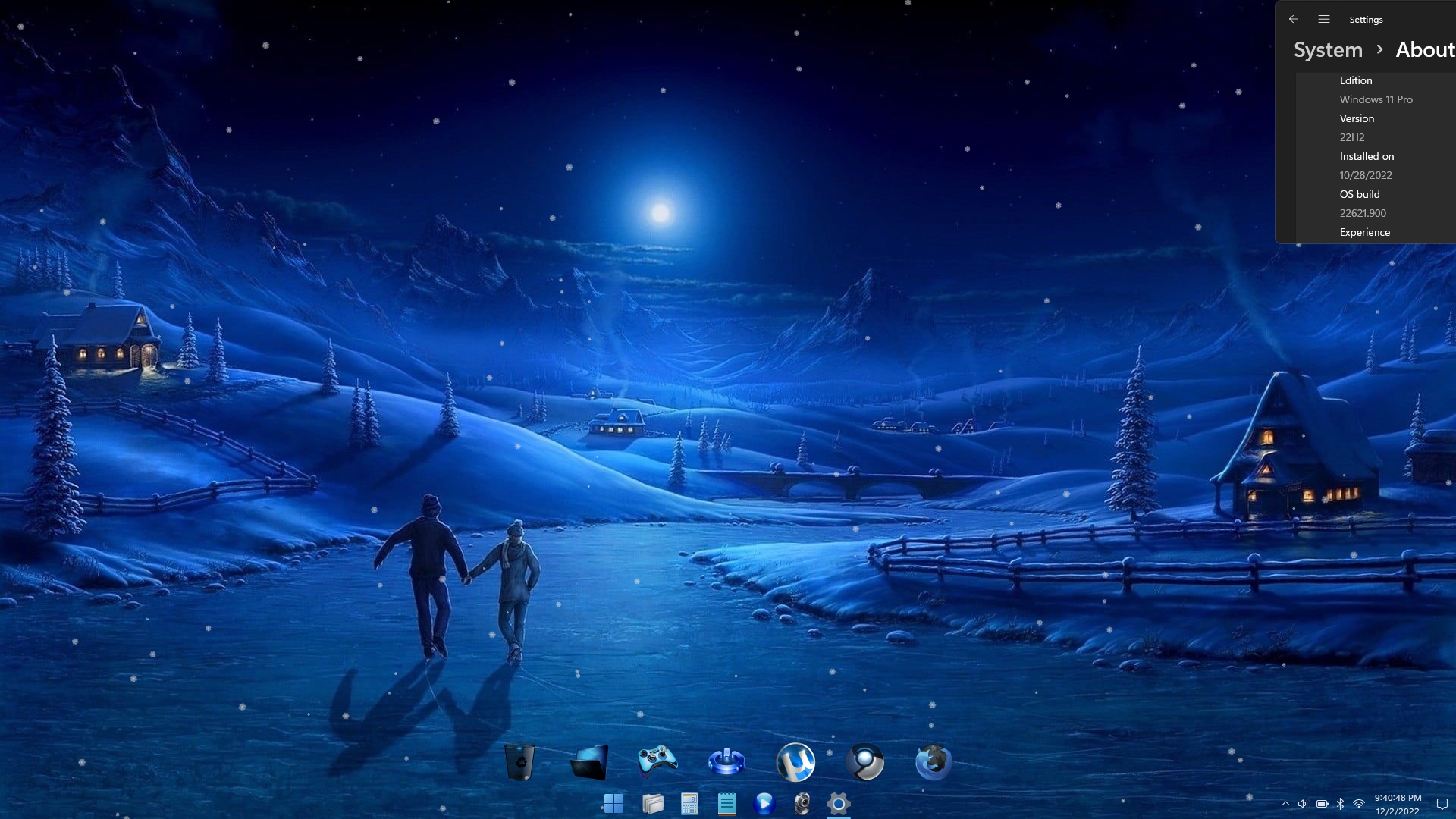Open the blue folder dock icon
Viewport: 1456px width, 819px height.
pyautogui.click(x=590, y=762)
